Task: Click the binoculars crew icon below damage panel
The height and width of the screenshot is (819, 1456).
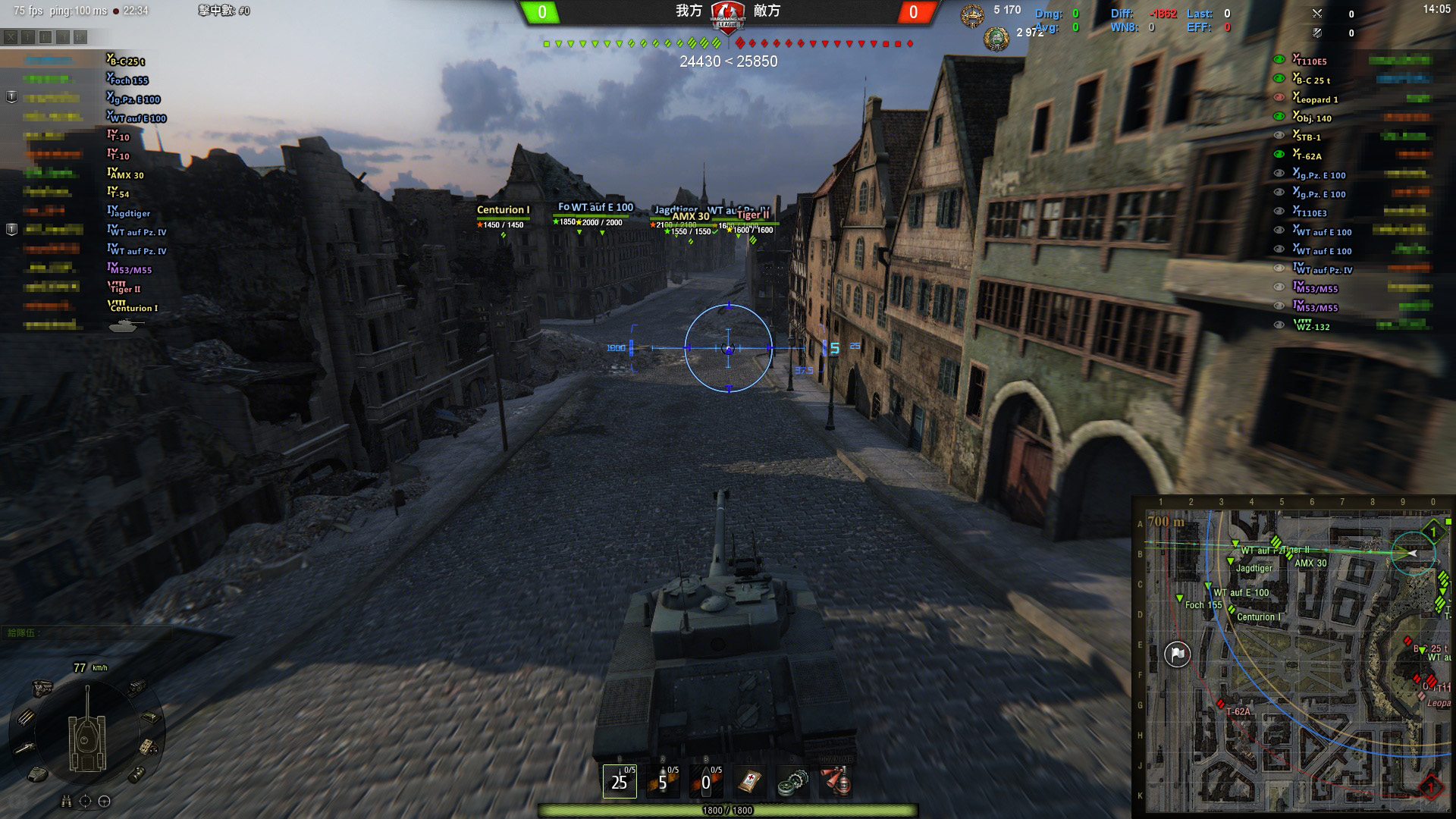Action: pyautogui.click(x=67, y=801)
